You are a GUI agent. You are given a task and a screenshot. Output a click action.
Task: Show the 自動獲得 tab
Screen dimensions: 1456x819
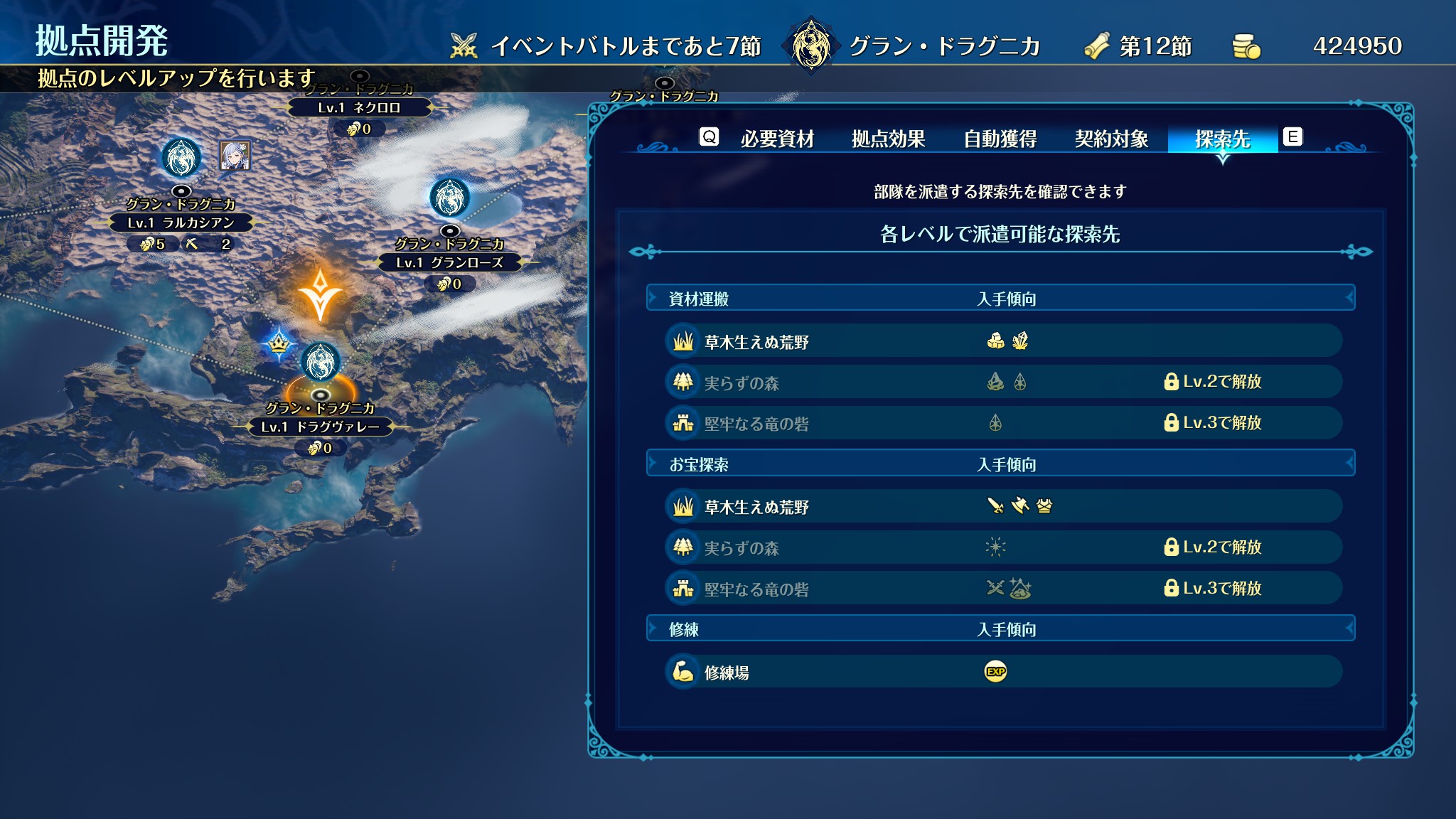click(1000, 139)
